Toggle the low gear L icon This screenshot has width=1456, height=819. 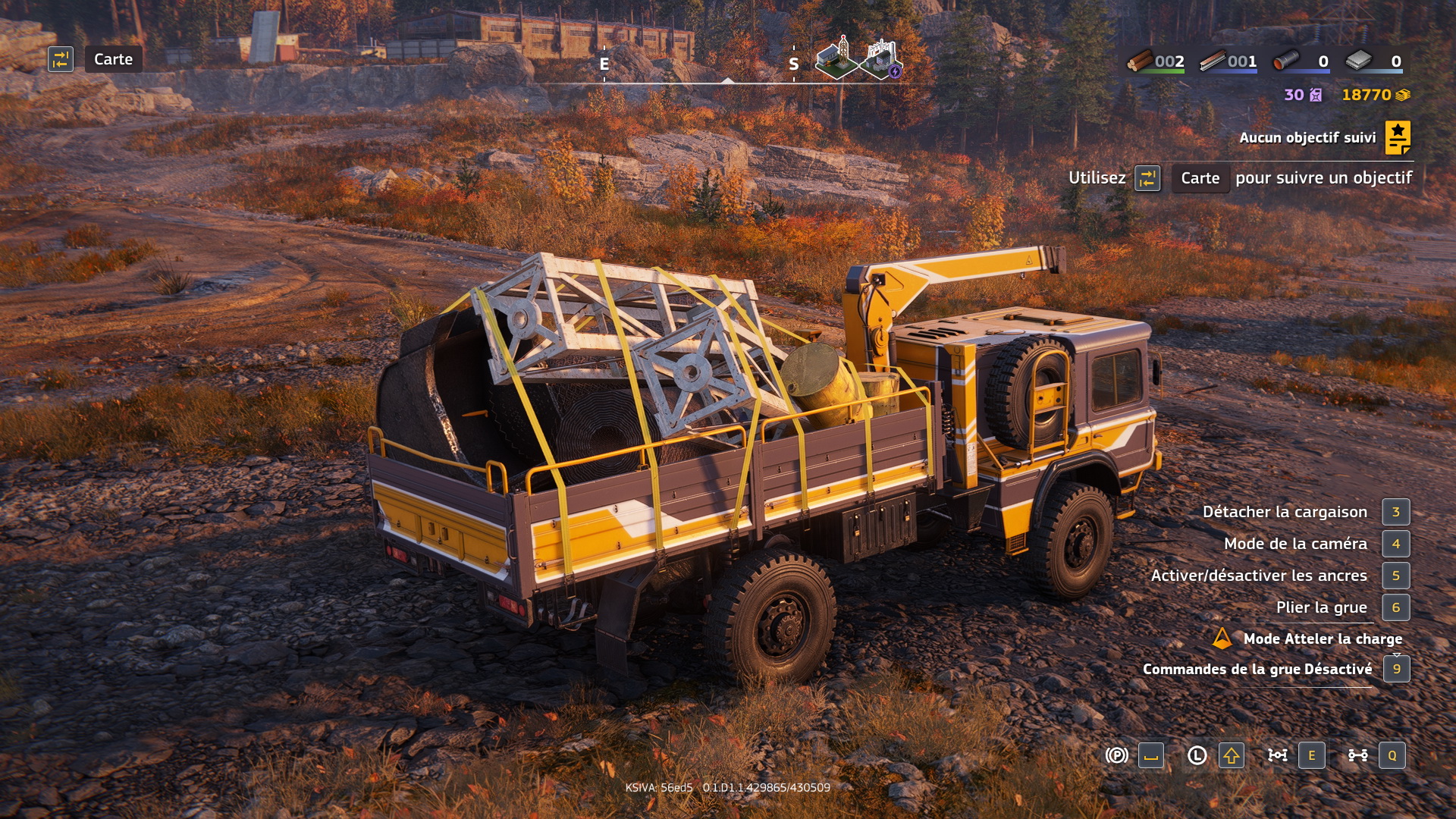[1197, 755]
